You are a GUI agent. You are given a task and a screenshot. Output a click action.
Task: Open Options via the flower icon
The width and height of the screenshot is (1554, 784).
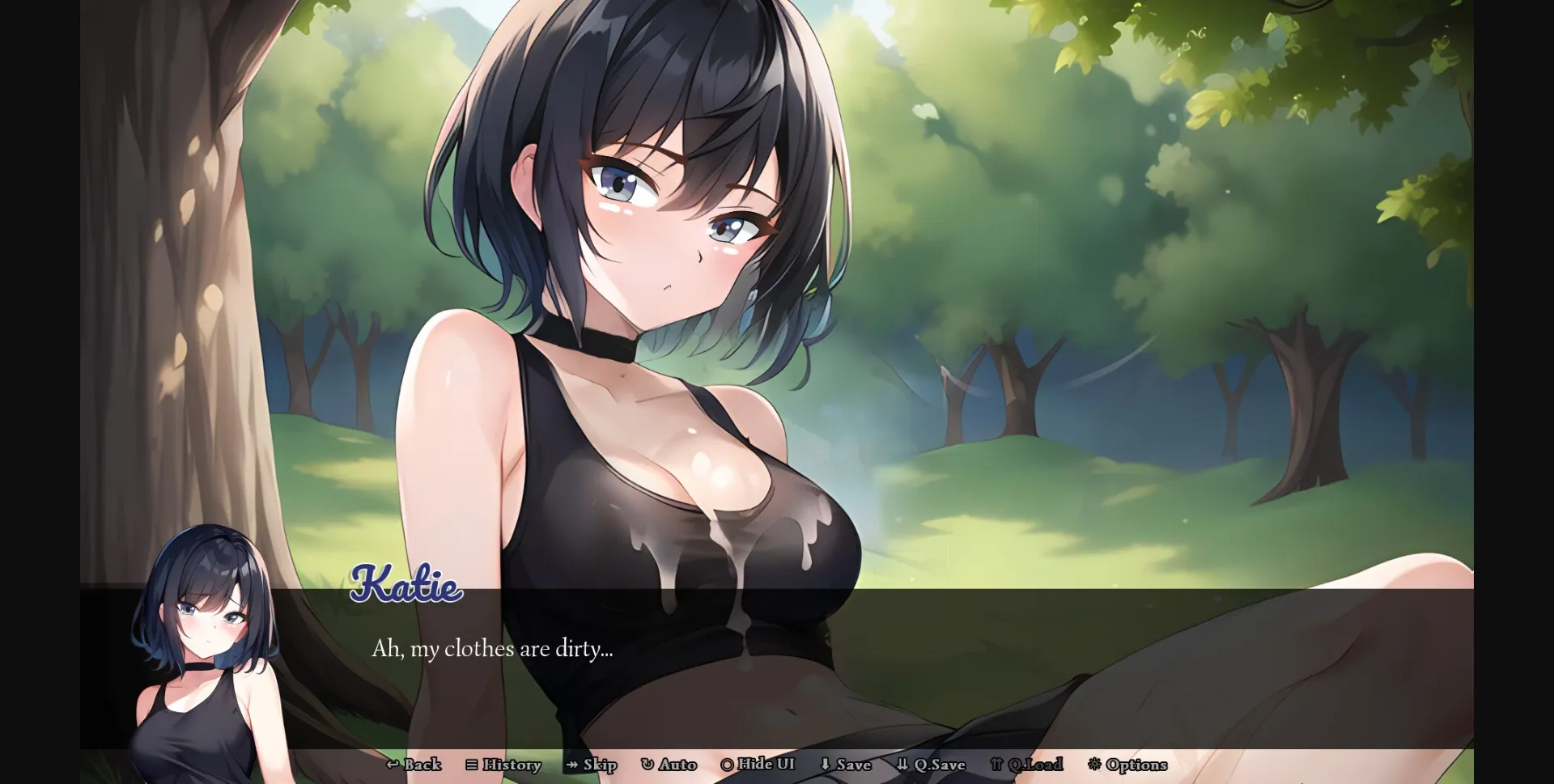pos(1095,765)
